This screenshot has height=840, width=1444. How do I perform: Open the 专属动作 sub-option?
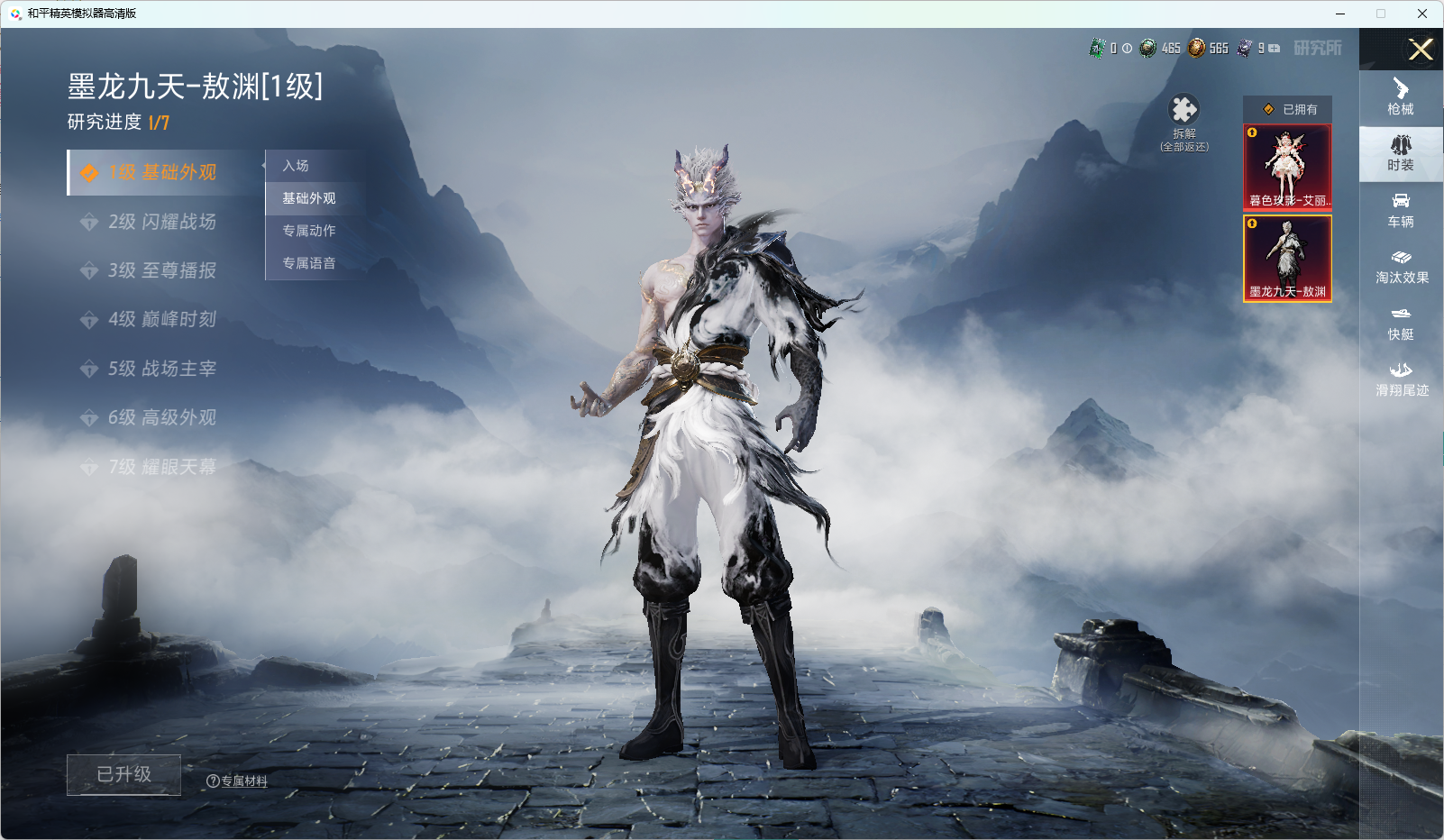pos(308,231)
